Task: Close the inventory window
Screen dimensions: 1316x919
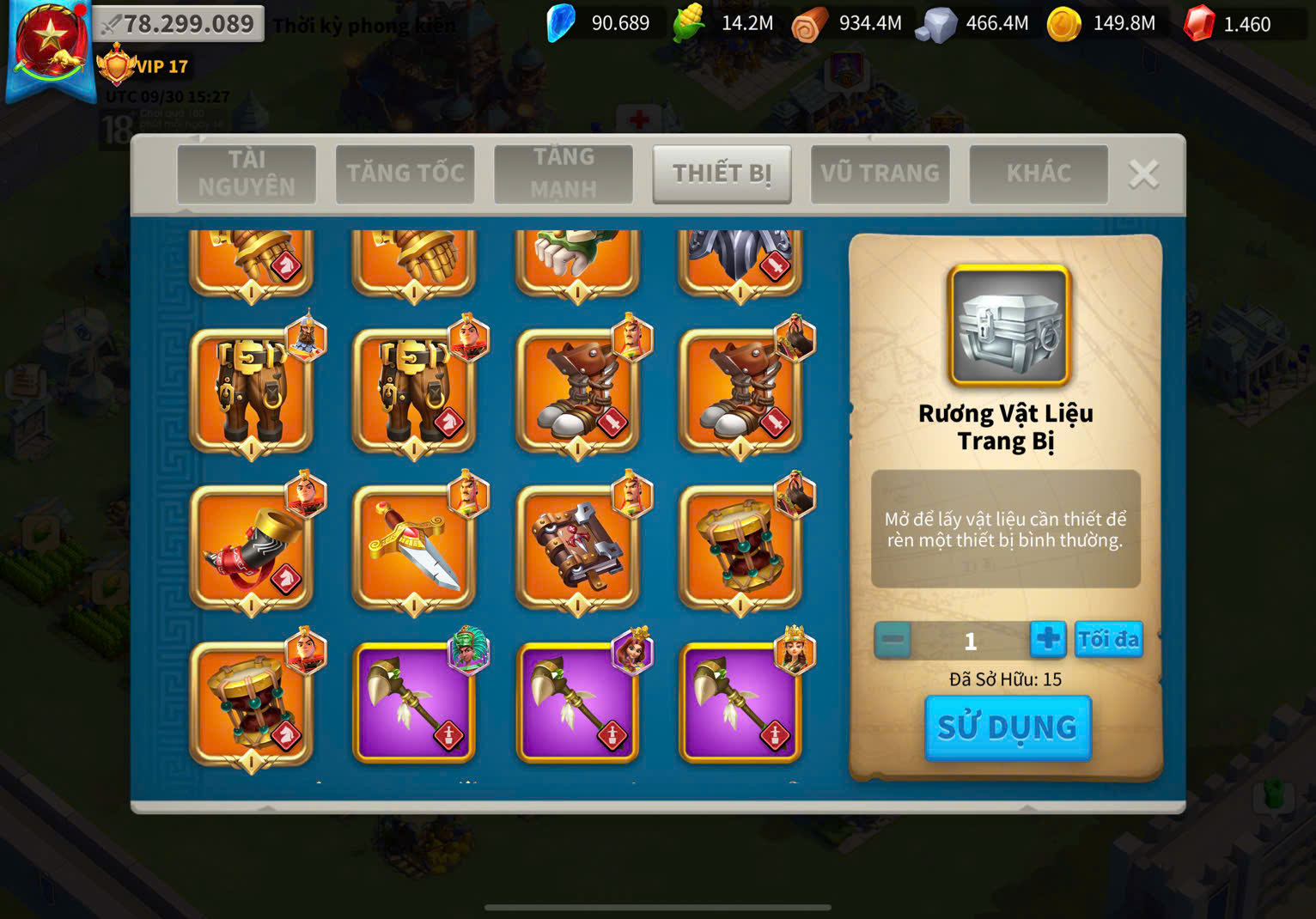Action: click(1143, 174)
